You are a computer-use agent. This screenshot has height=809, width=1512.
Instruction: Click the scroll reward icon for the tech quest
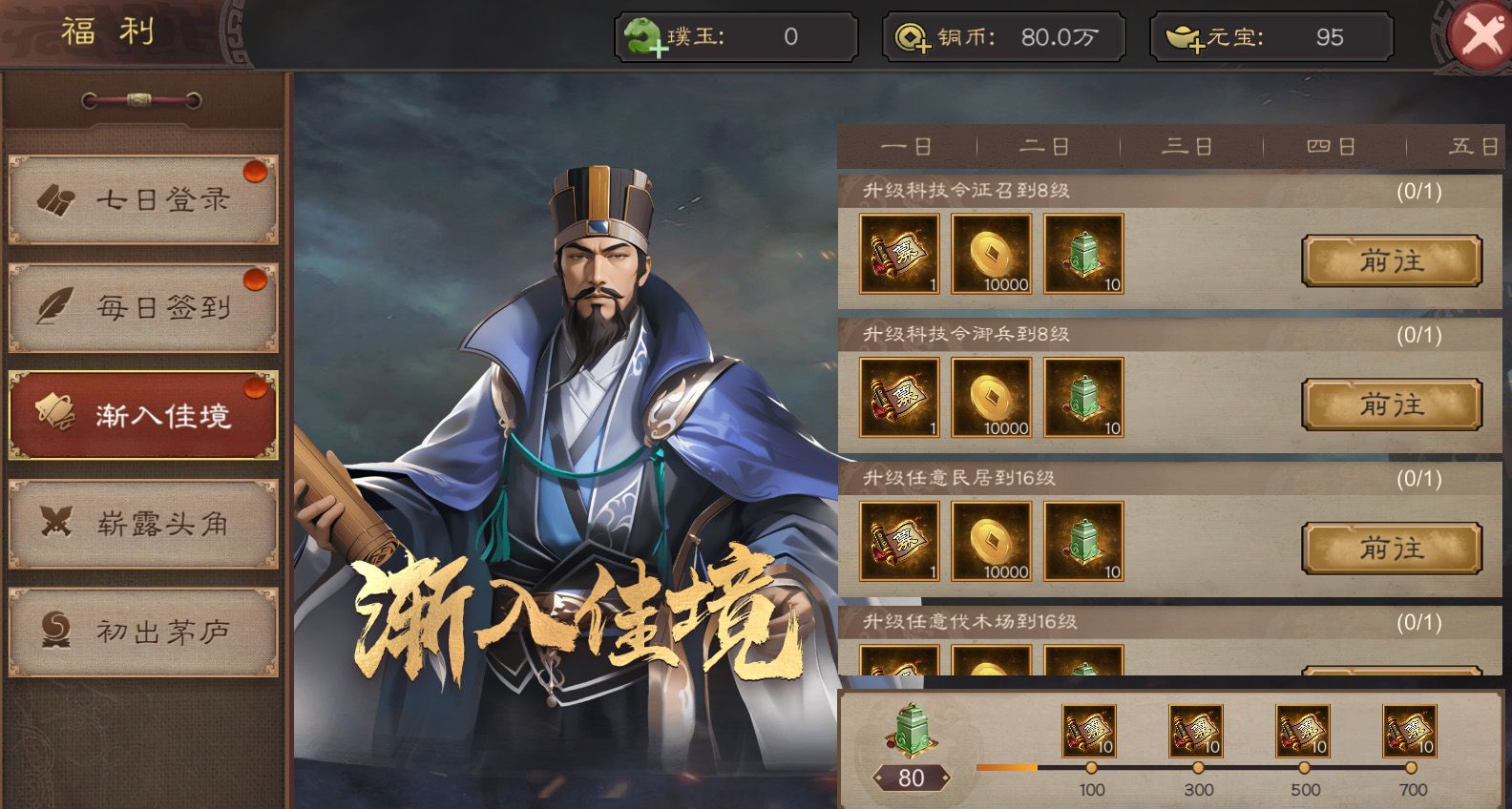point(897,253)
